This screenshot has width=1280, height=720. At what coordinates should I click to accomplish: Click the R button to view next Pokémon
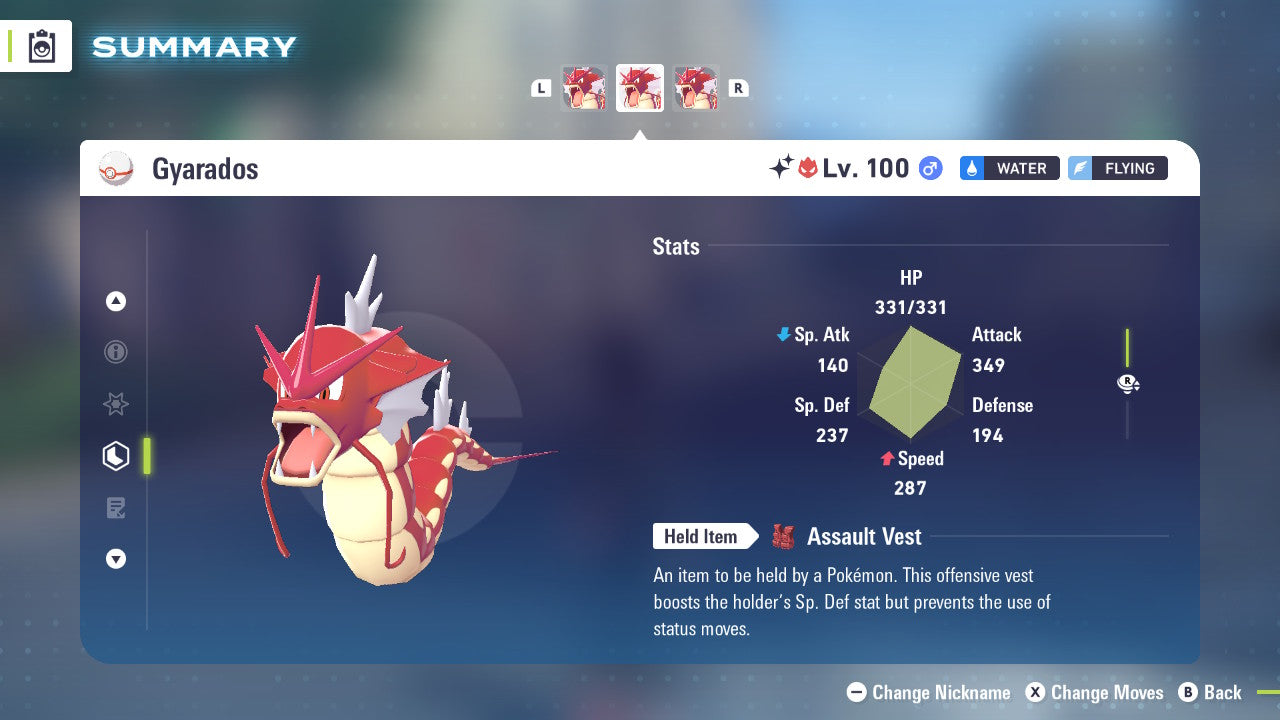coord(738,87)
